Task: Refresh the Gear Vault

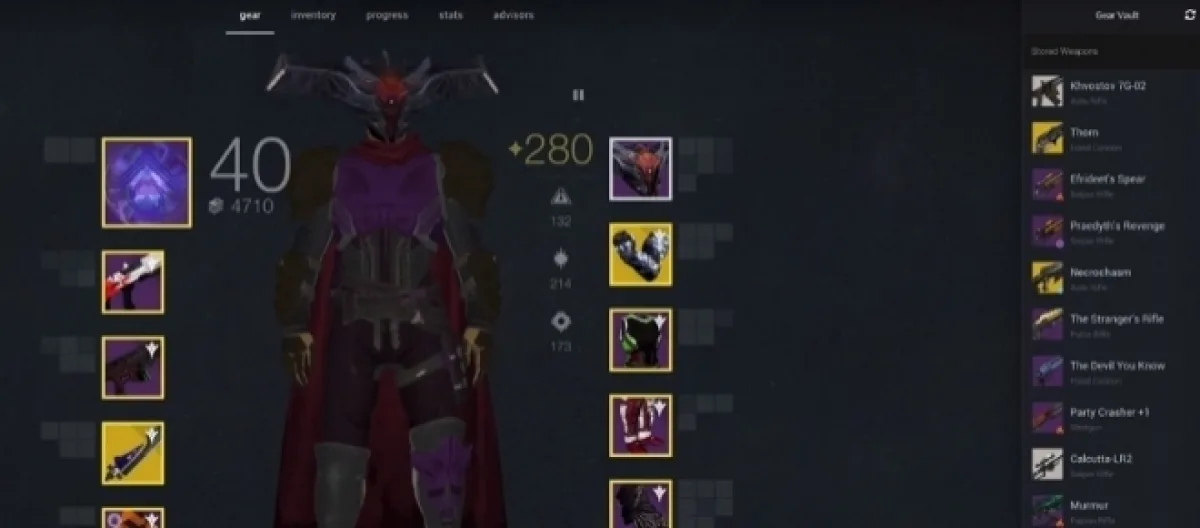Action: [x=1189, y=16]
